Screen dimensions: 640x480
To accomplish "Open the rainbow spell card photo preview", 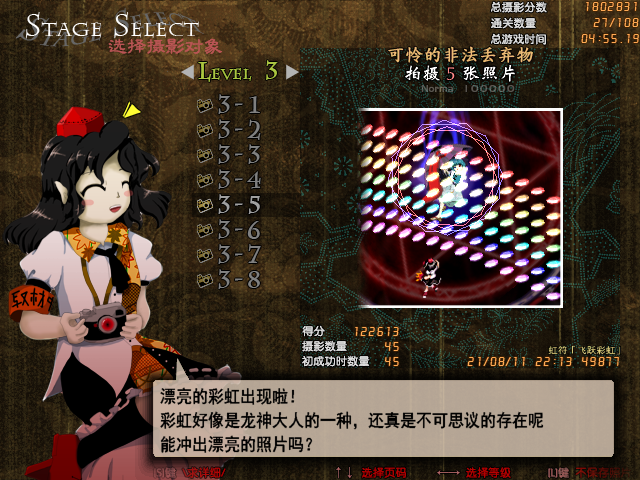I will [x=460, y=206].
